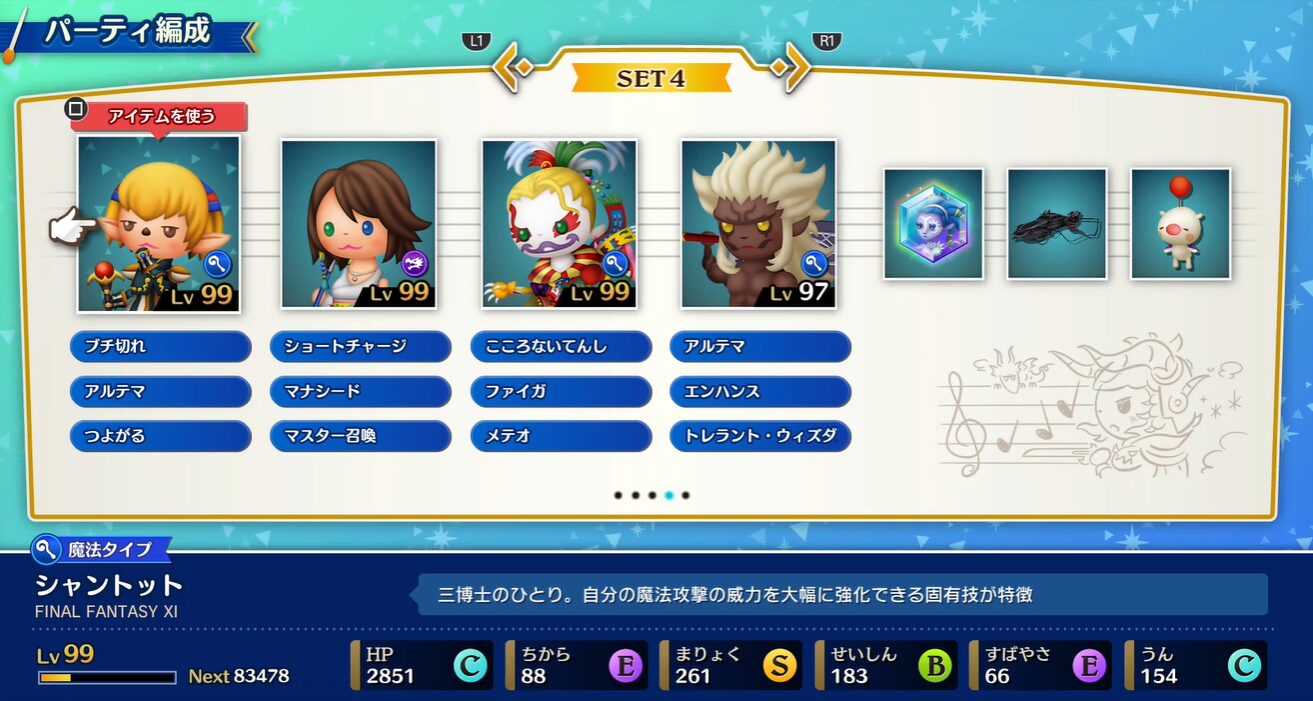Image resolution: width=1313 pixels, height=701 pixels.
Task: Select the こころないてんし ability
Action: [x=560, y=347]
